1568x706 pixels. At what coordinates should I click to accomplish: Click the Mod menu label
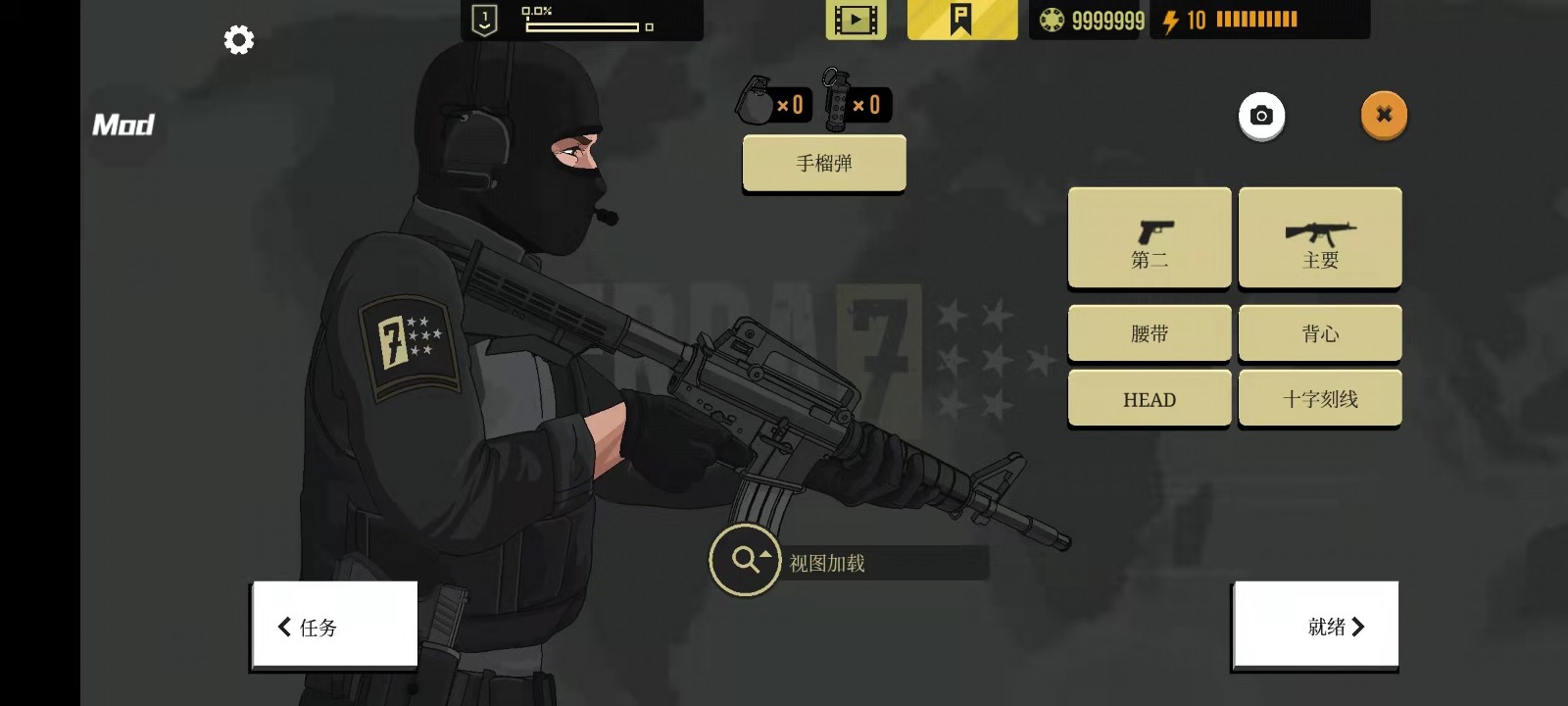tap(123, 125)
